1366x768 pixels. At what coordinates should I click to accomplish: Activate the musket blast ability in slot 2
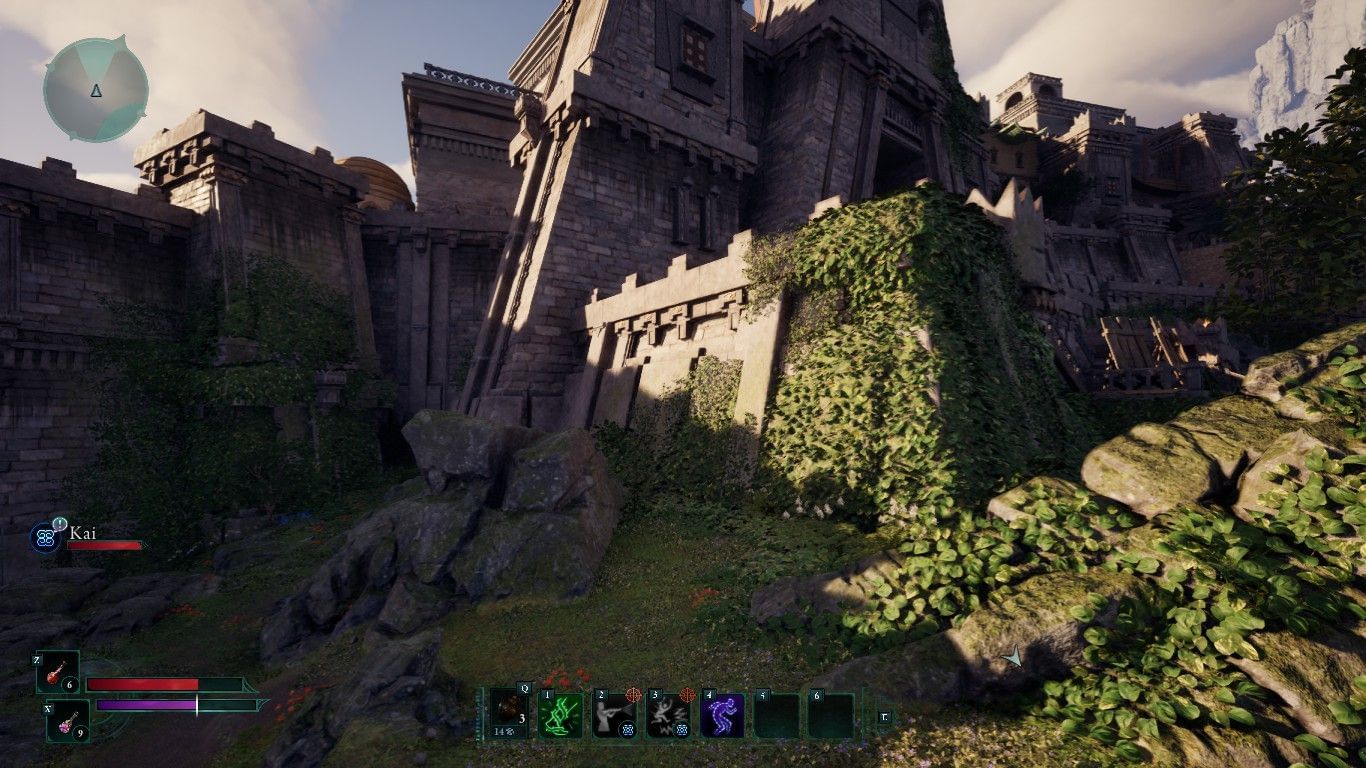pyautogui.click(x=613, y=715)
